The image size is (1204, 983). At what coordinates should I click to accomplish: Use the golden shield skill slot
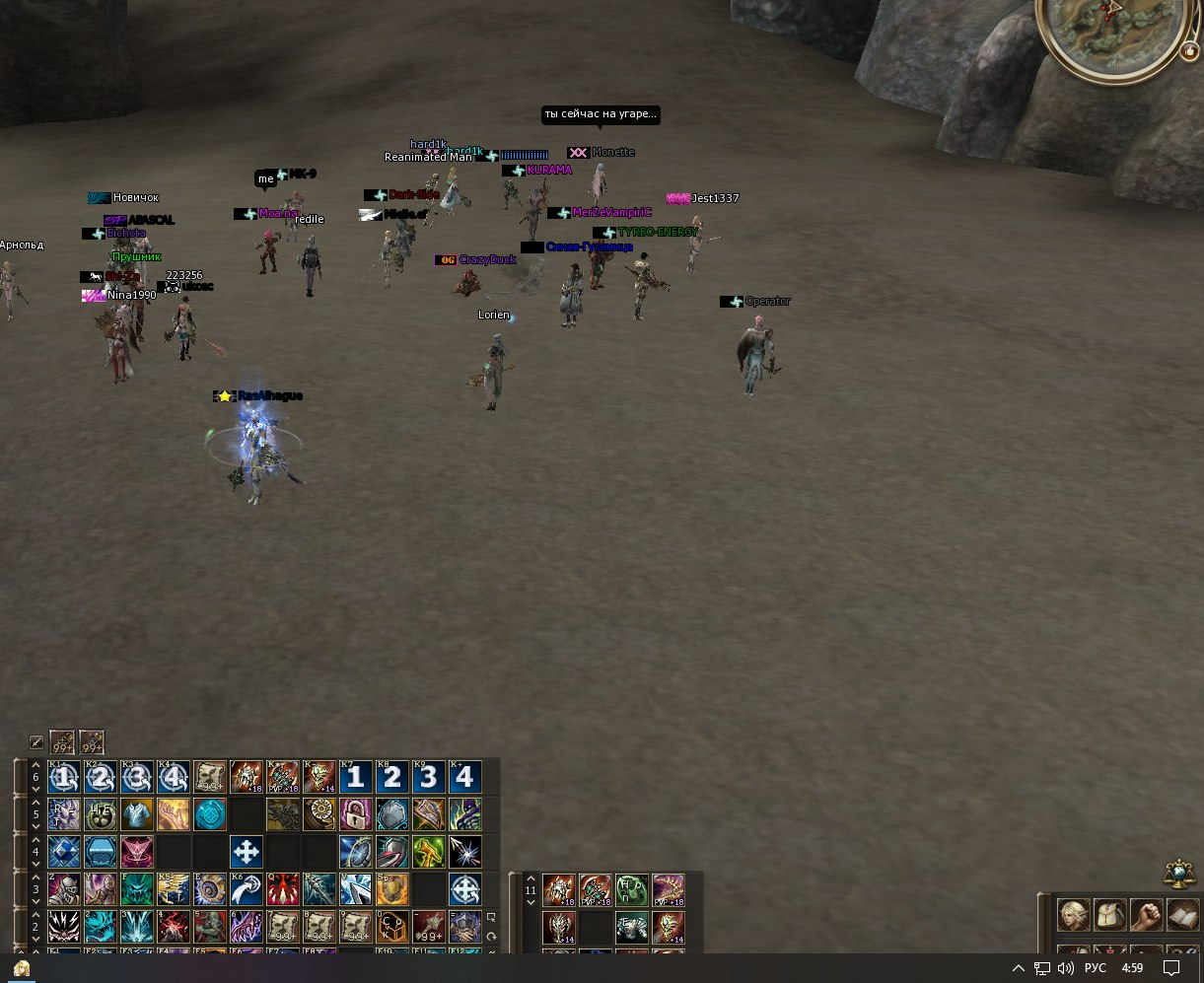click(x=391, y=889)
